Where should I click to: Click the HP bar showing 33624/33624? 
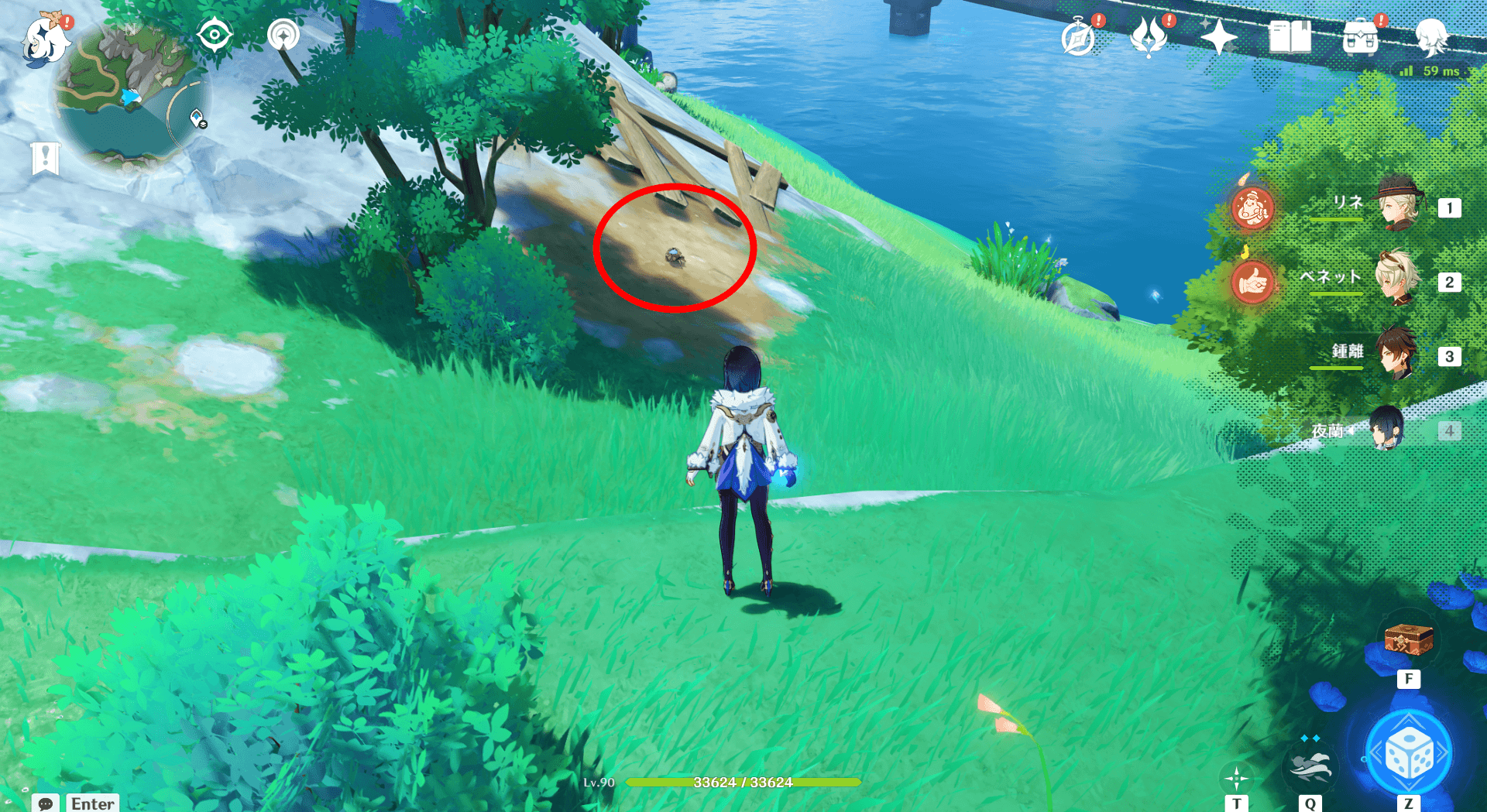[743, 782]
